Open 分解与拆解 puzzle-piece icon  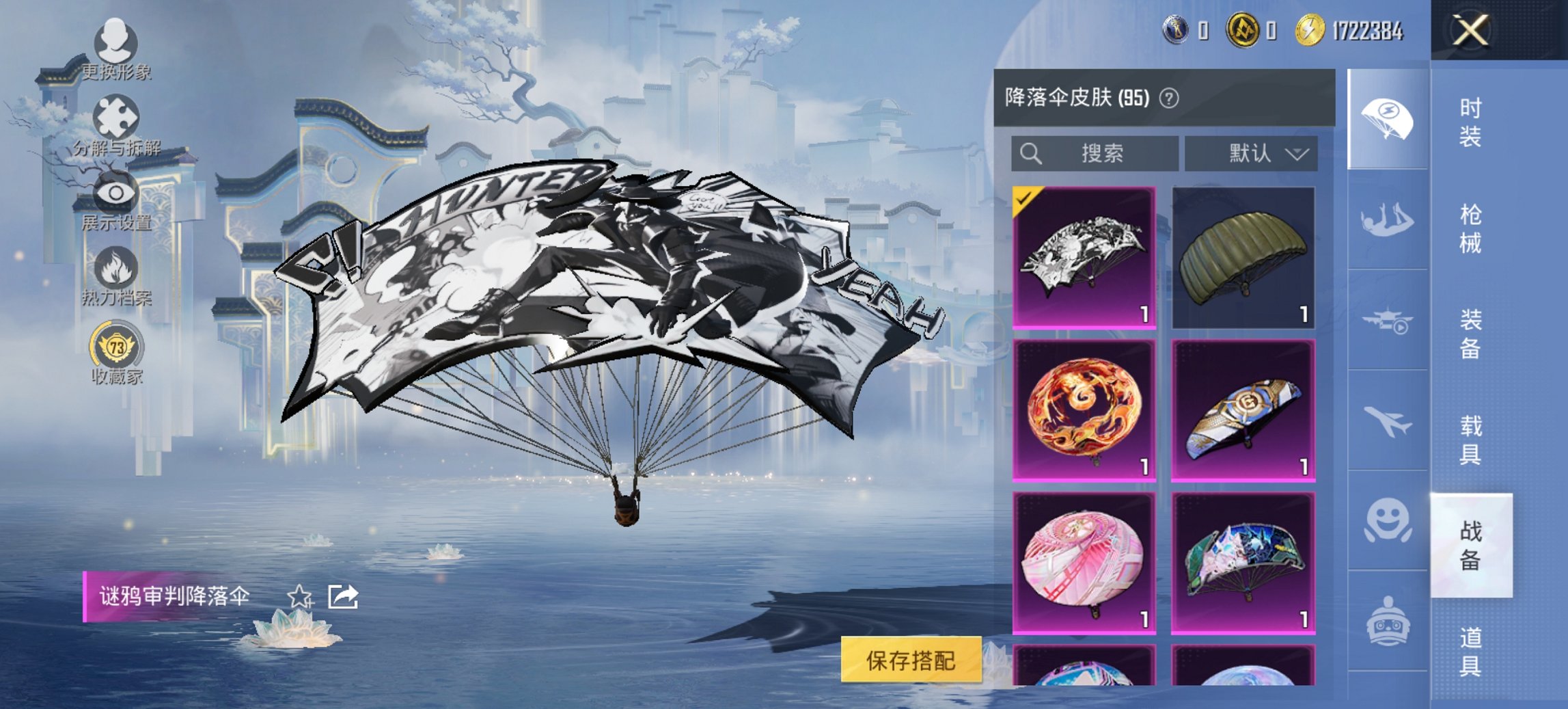[118, 118]
